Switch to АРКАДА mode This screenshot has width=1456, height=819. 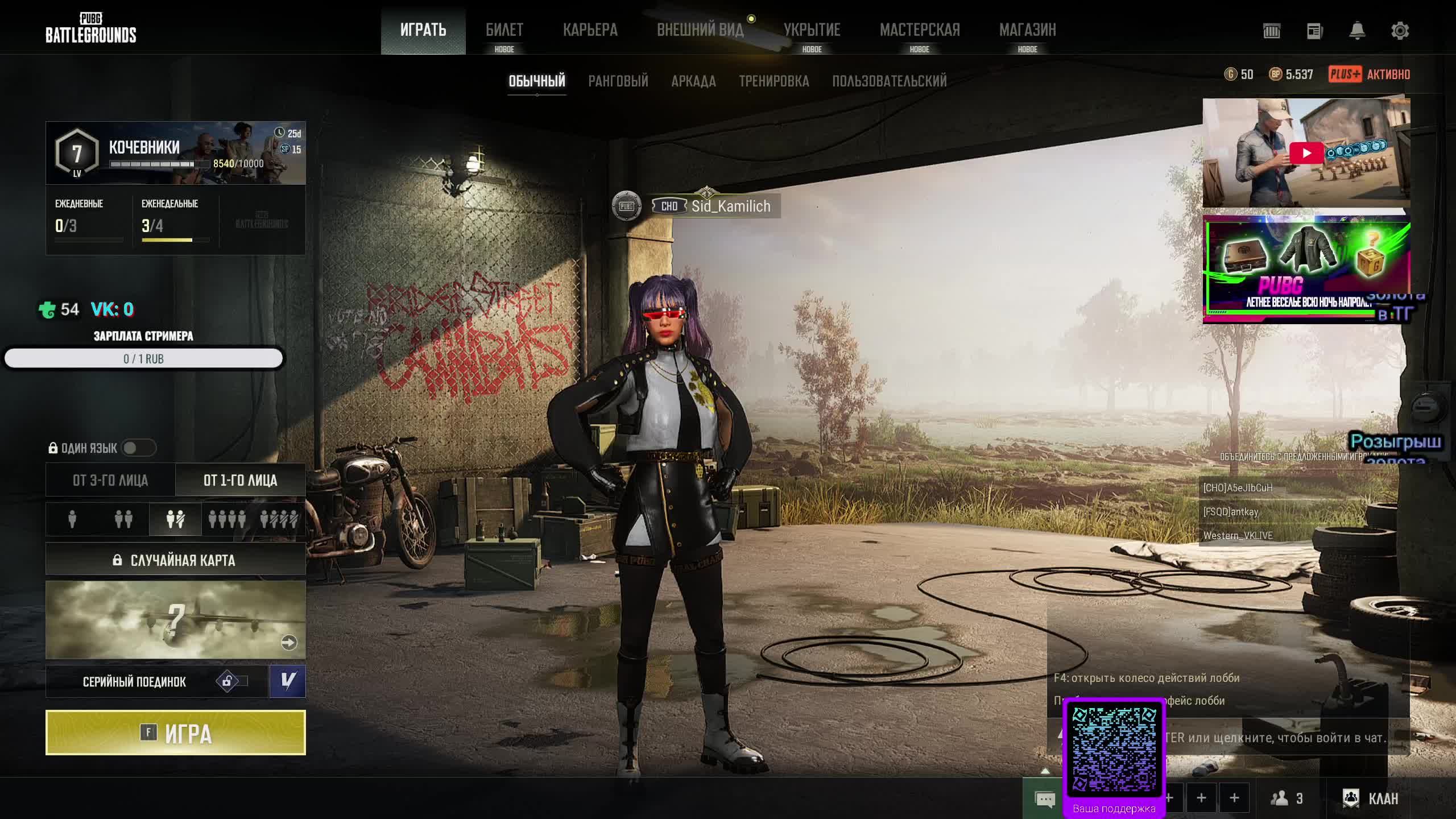693,81
